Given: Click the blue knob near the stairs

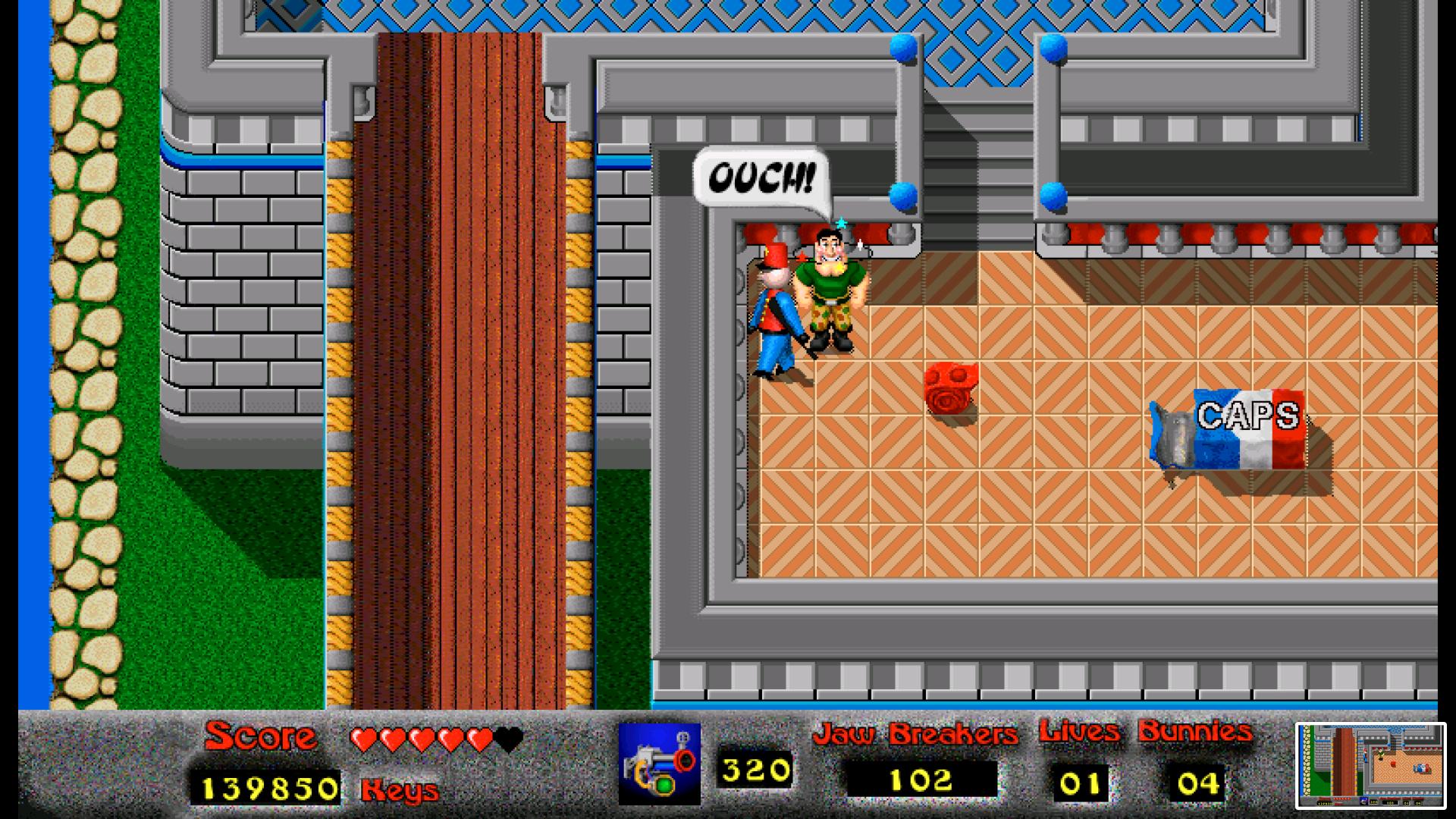Looking at the screenshot, I should (x=903, y=197).
